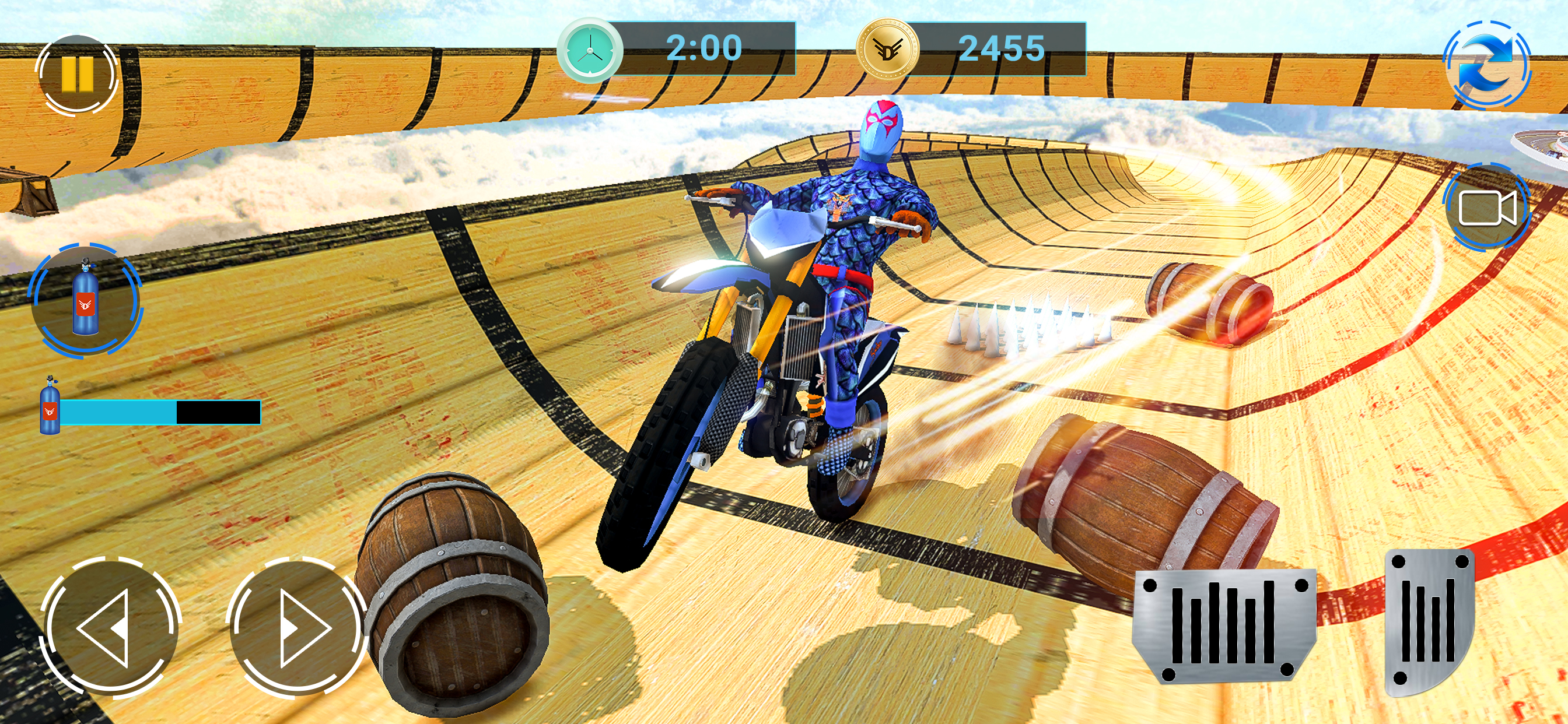1568x724 pixels.
Task: Hit the wide brake pedal
Action: tap(1223, 625)
